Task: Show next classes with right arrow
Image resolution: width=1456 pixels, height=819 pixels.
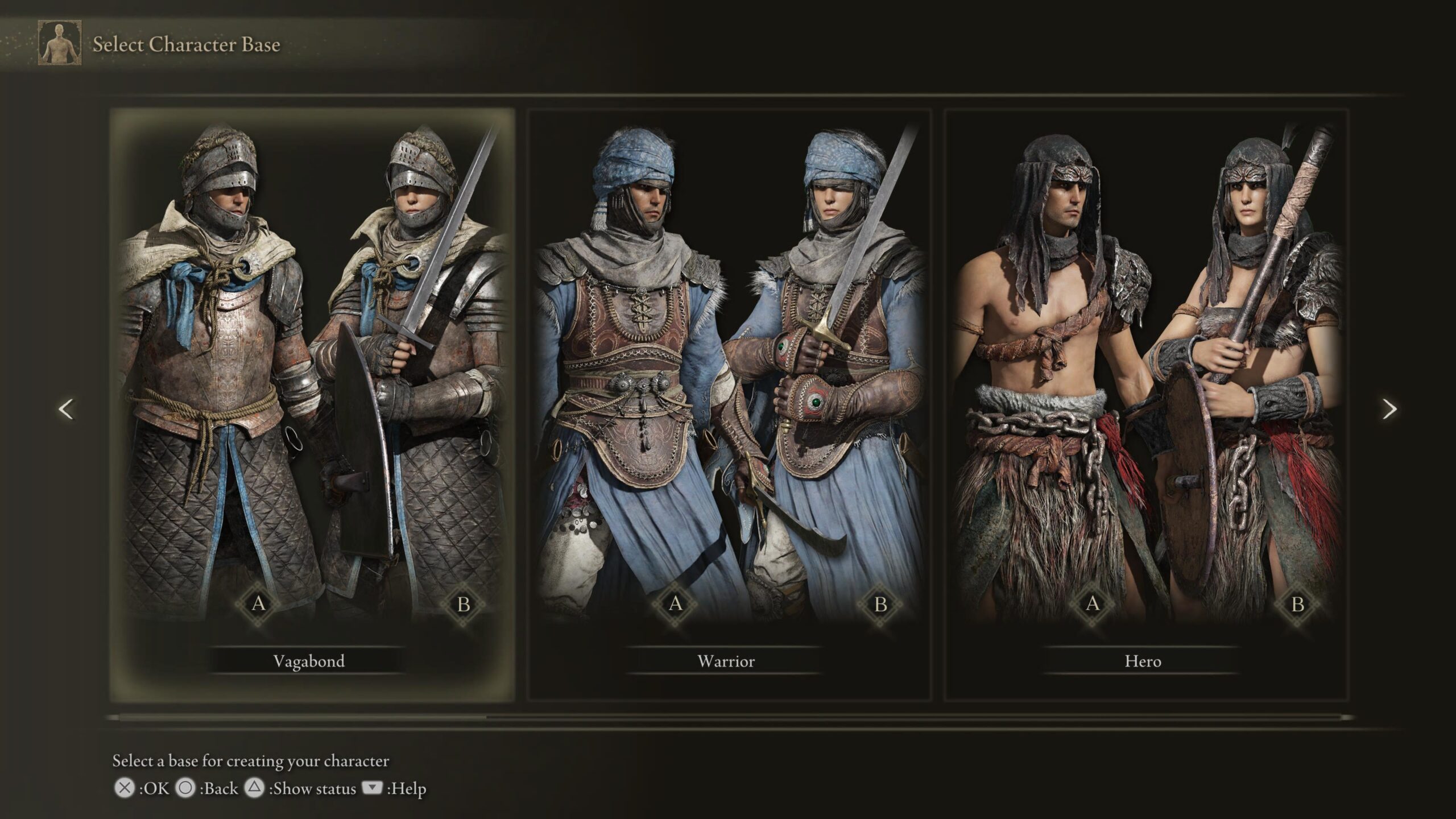Action: tap(1389, 409)
